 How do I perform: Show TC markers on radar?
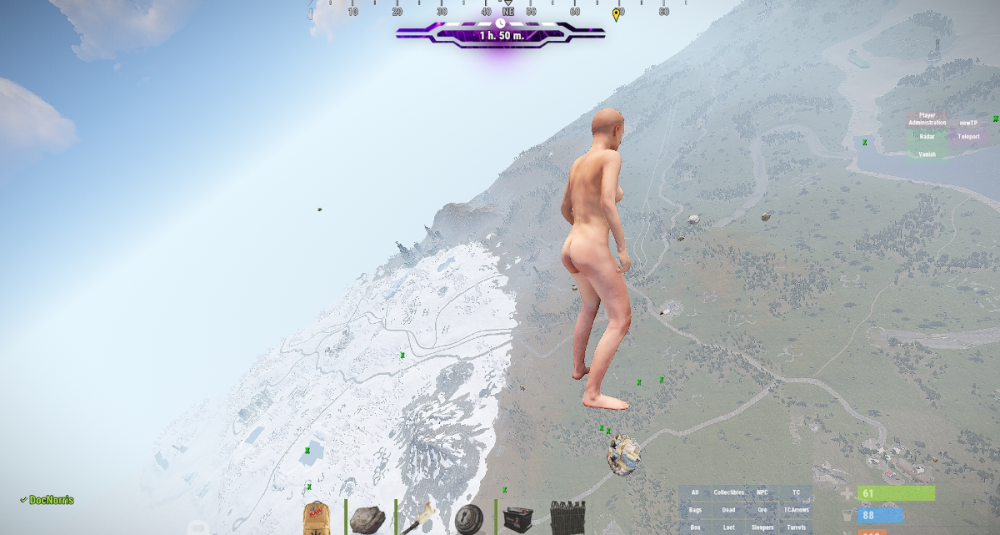[x=796, y=493]
